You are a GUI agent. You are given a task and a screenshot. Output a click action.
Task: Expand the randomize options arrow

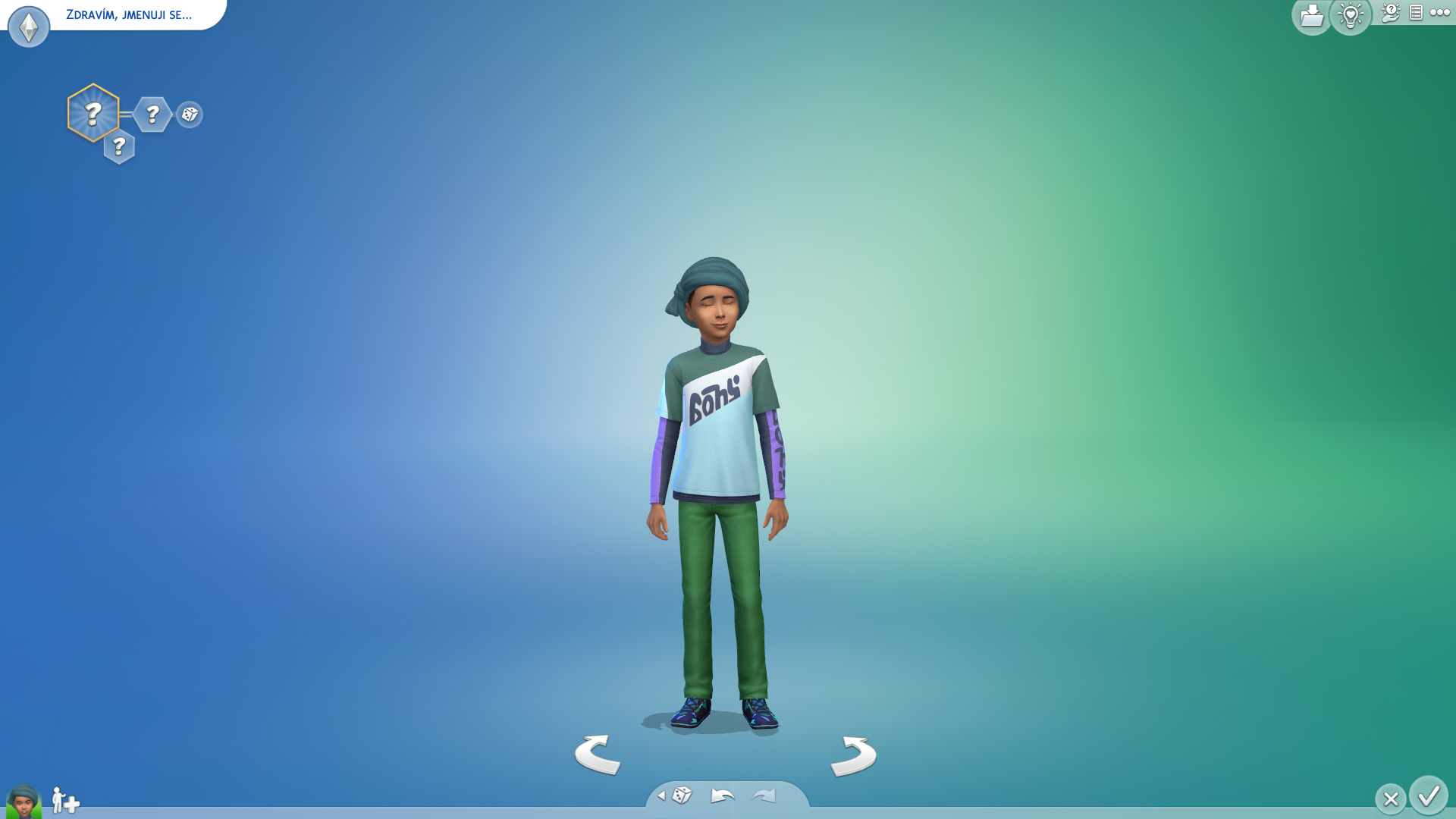point(661,795)
